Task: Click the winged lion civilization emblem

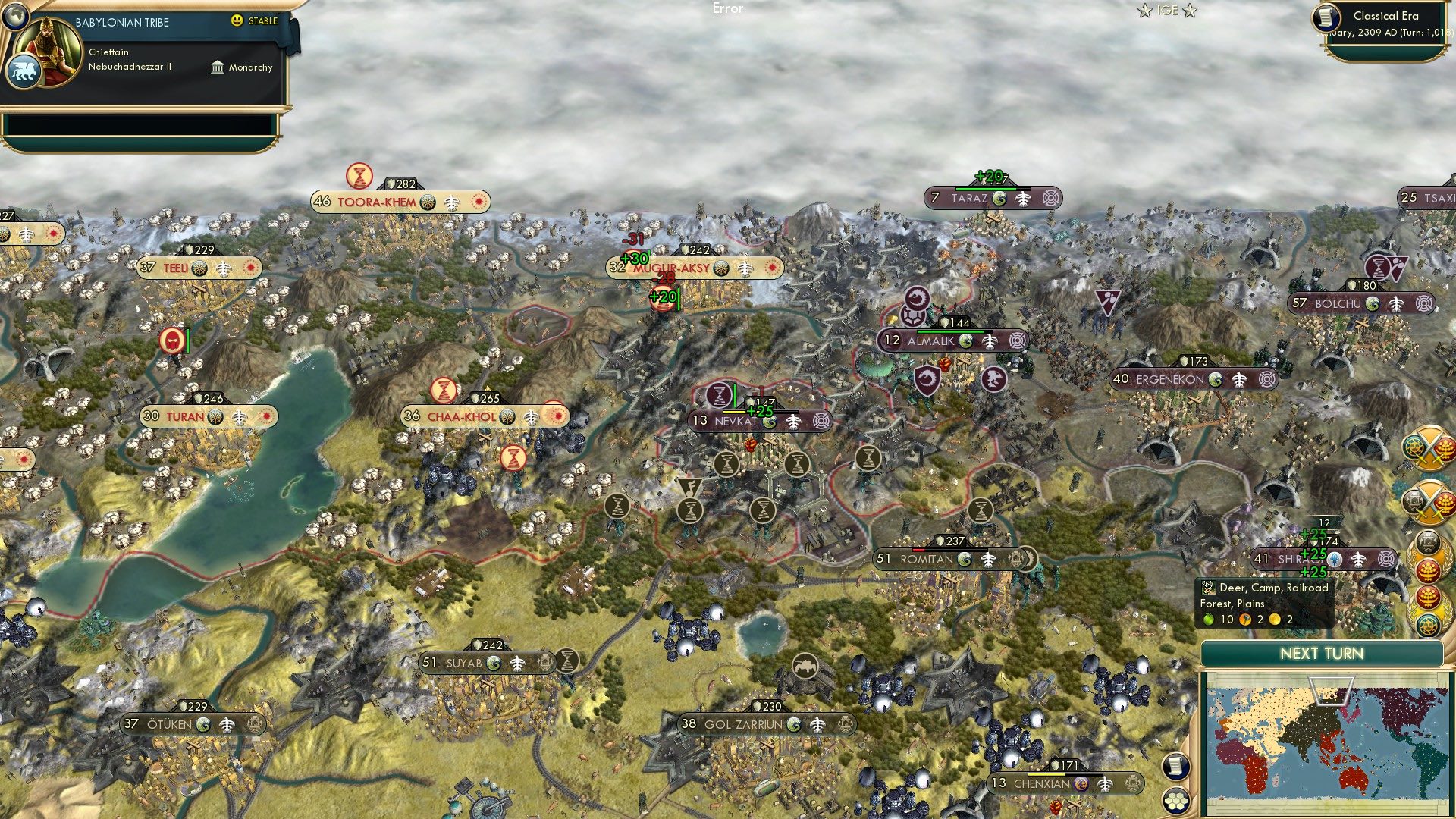Action: coord(25,70)
